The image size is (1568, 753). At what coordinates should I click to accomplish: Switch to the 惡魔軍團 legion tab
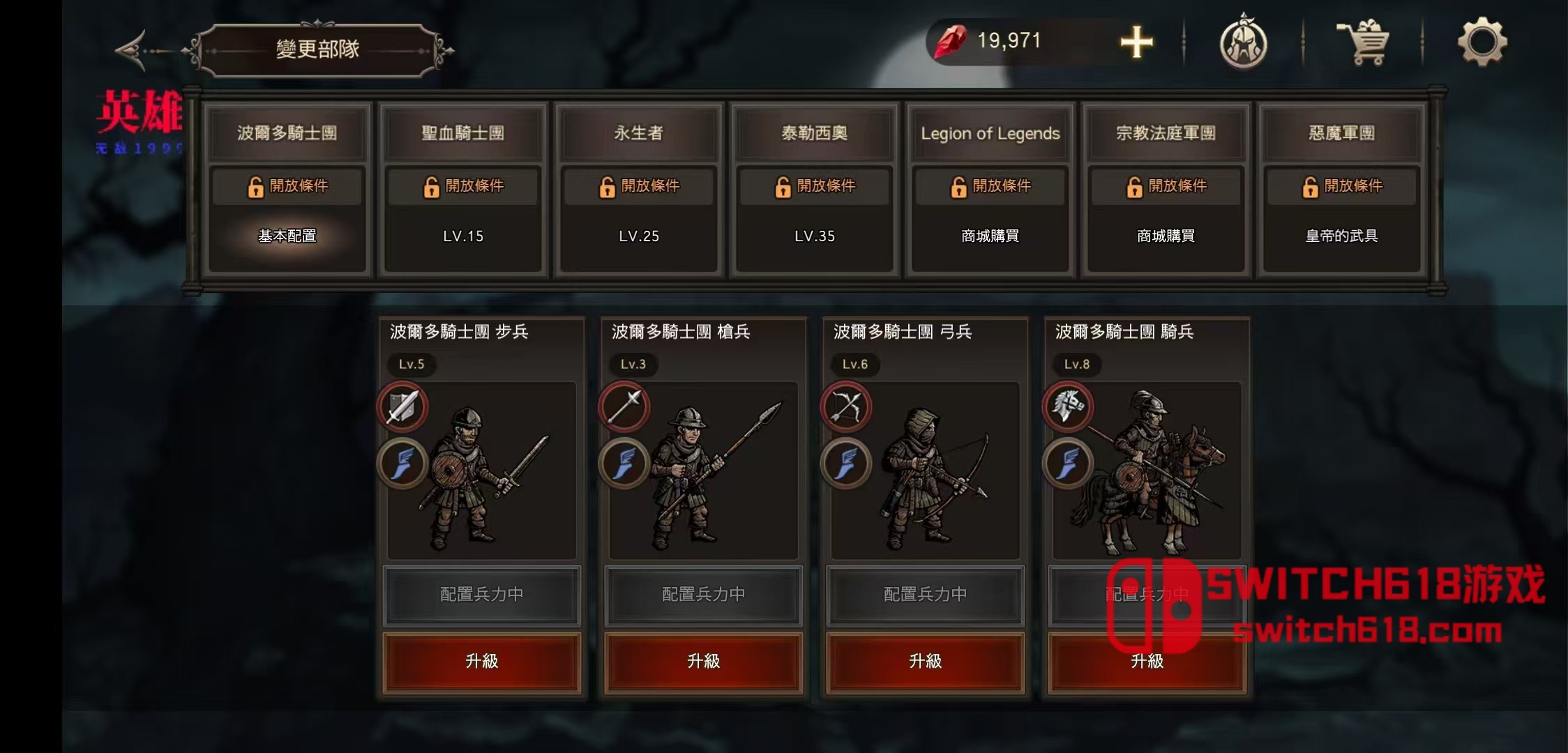tap(1342, 133)
